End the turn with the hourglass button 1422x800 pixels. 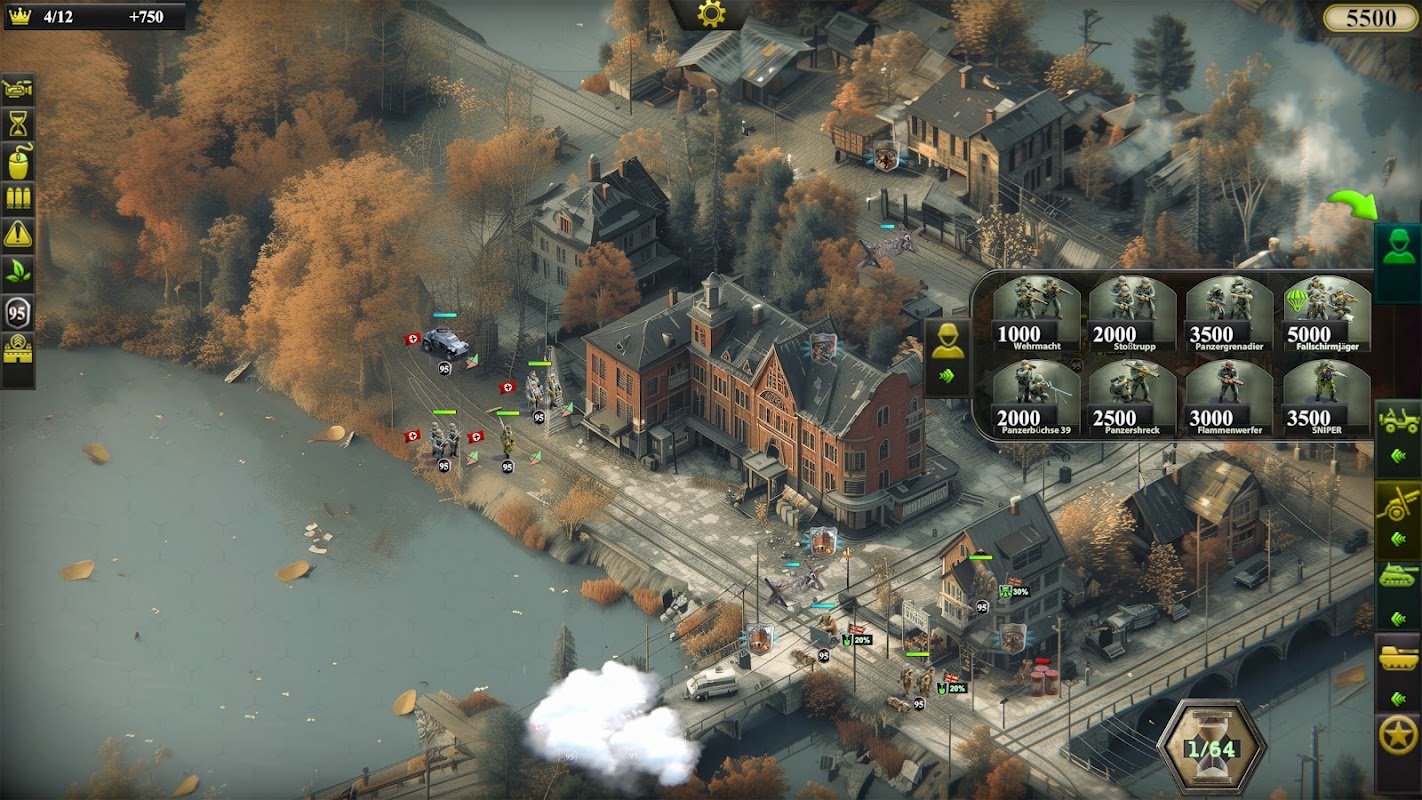pos(1211,748)
